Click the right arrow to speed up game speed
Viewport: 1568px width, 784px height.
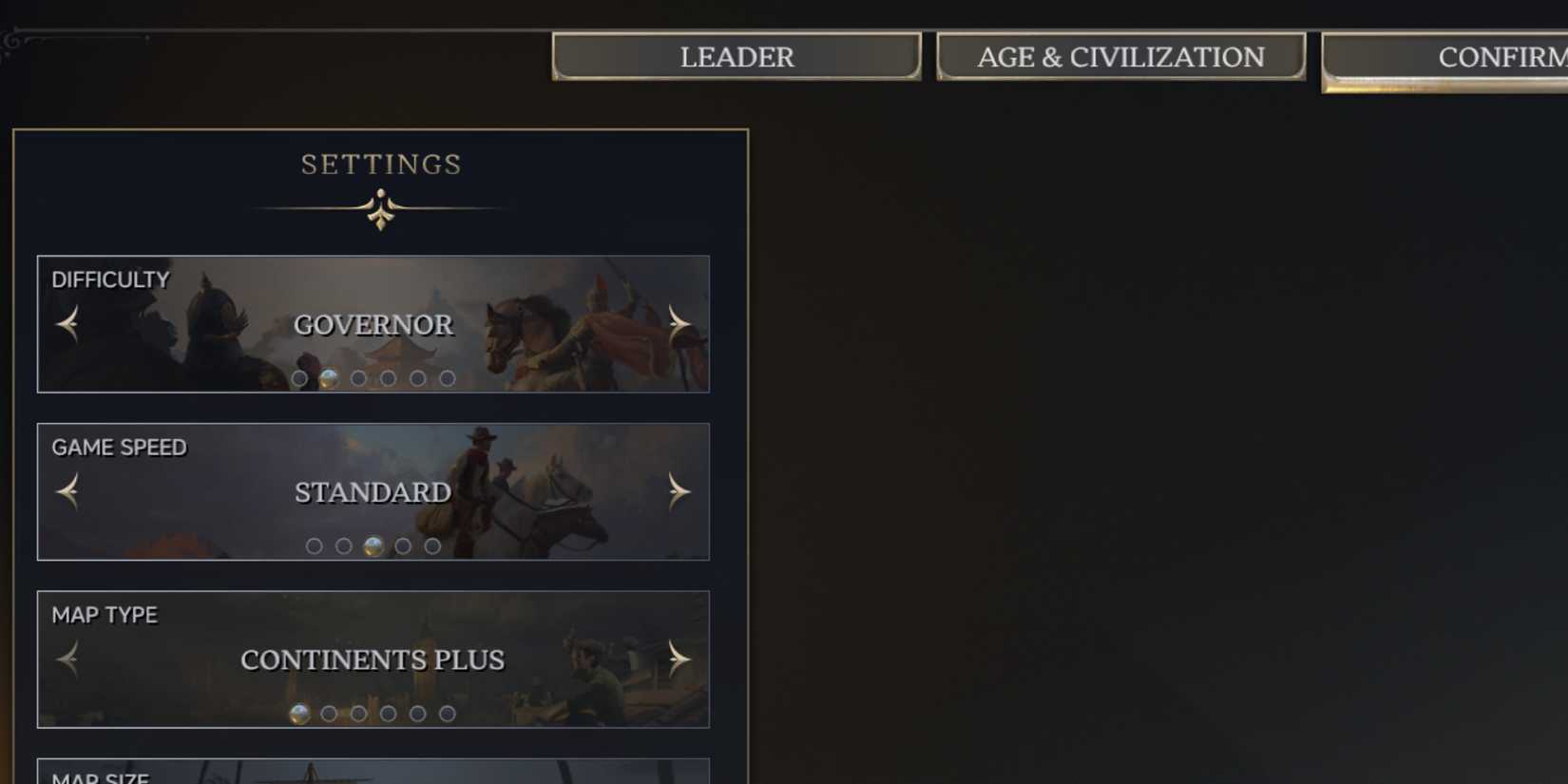679,490
